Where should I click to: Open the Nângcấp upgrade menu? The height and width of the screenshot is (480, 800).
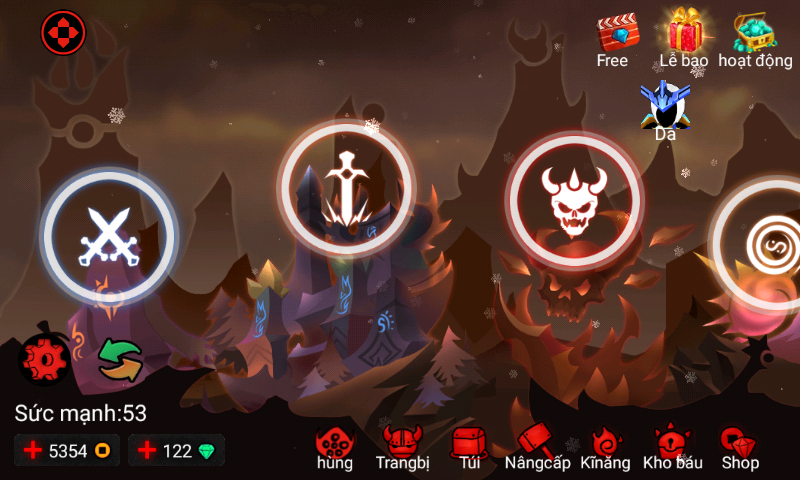click(x=538, y=447)
